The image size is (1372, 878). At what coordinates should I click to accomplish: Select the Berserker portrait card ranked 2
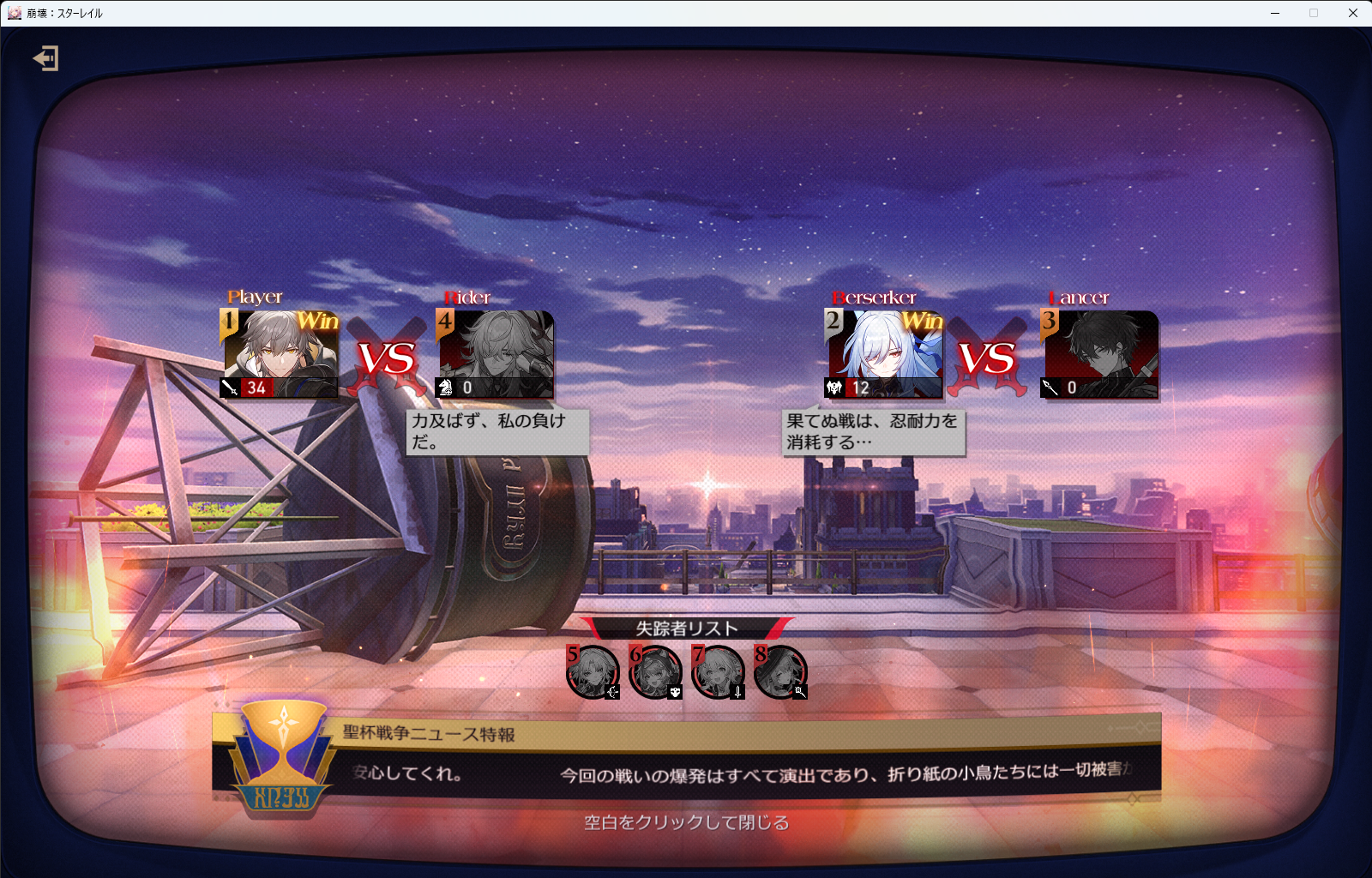885,353
